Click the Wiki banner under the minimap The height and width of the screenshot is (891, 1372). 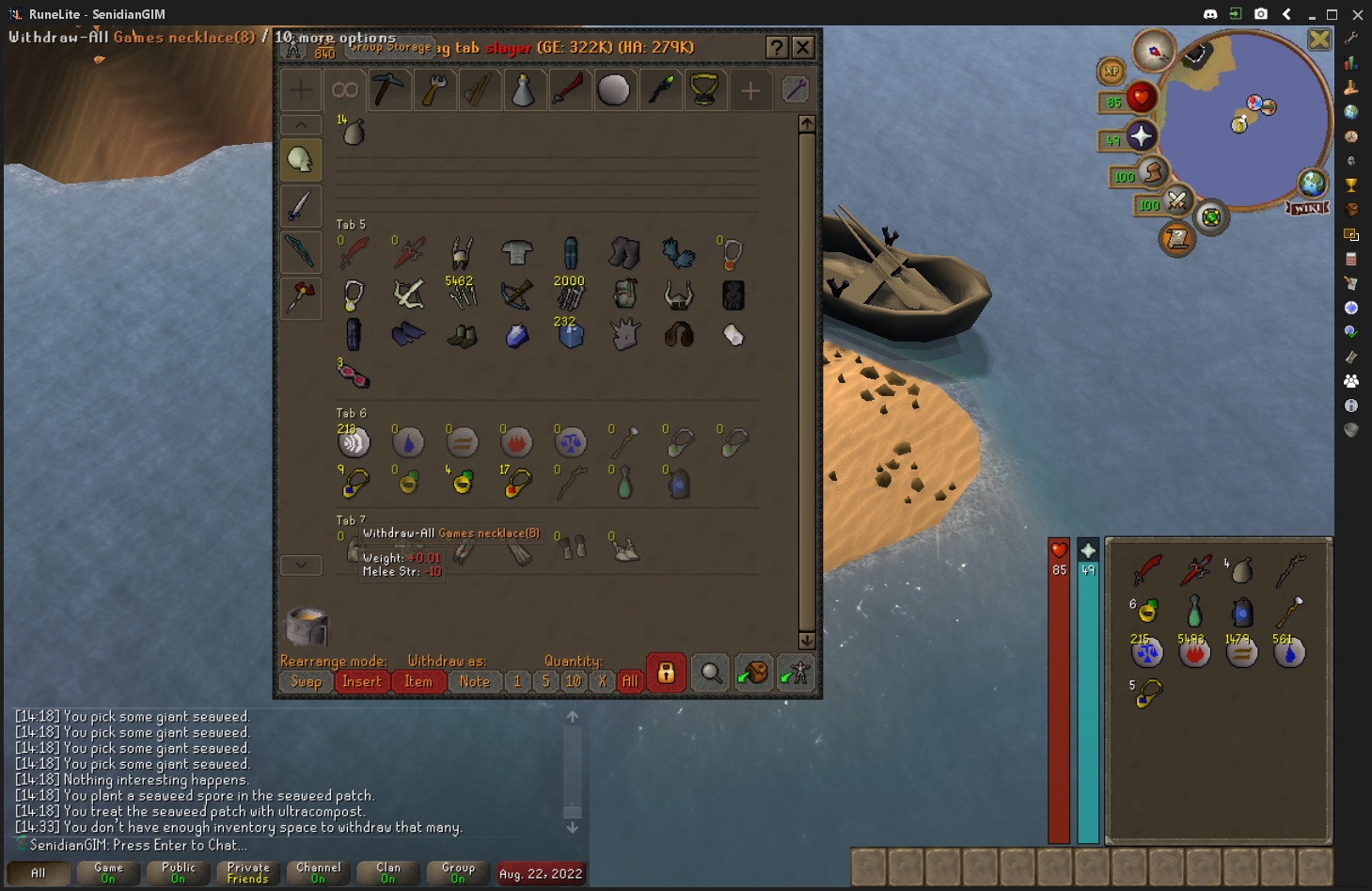tap(1305, 209)
